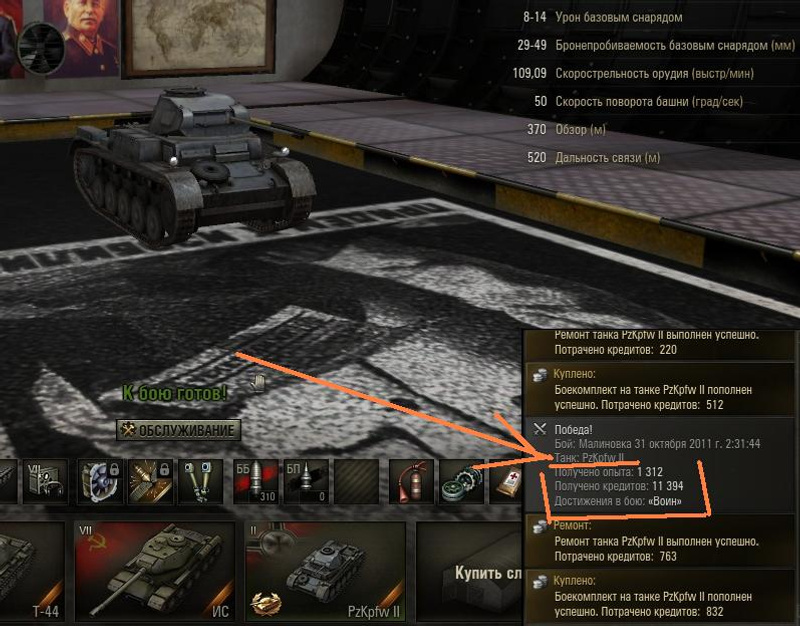Click the 512 credits ammo purchase notification
This screenshot has height=626, width=800.
pyautogui.click(x=660, y=389)
